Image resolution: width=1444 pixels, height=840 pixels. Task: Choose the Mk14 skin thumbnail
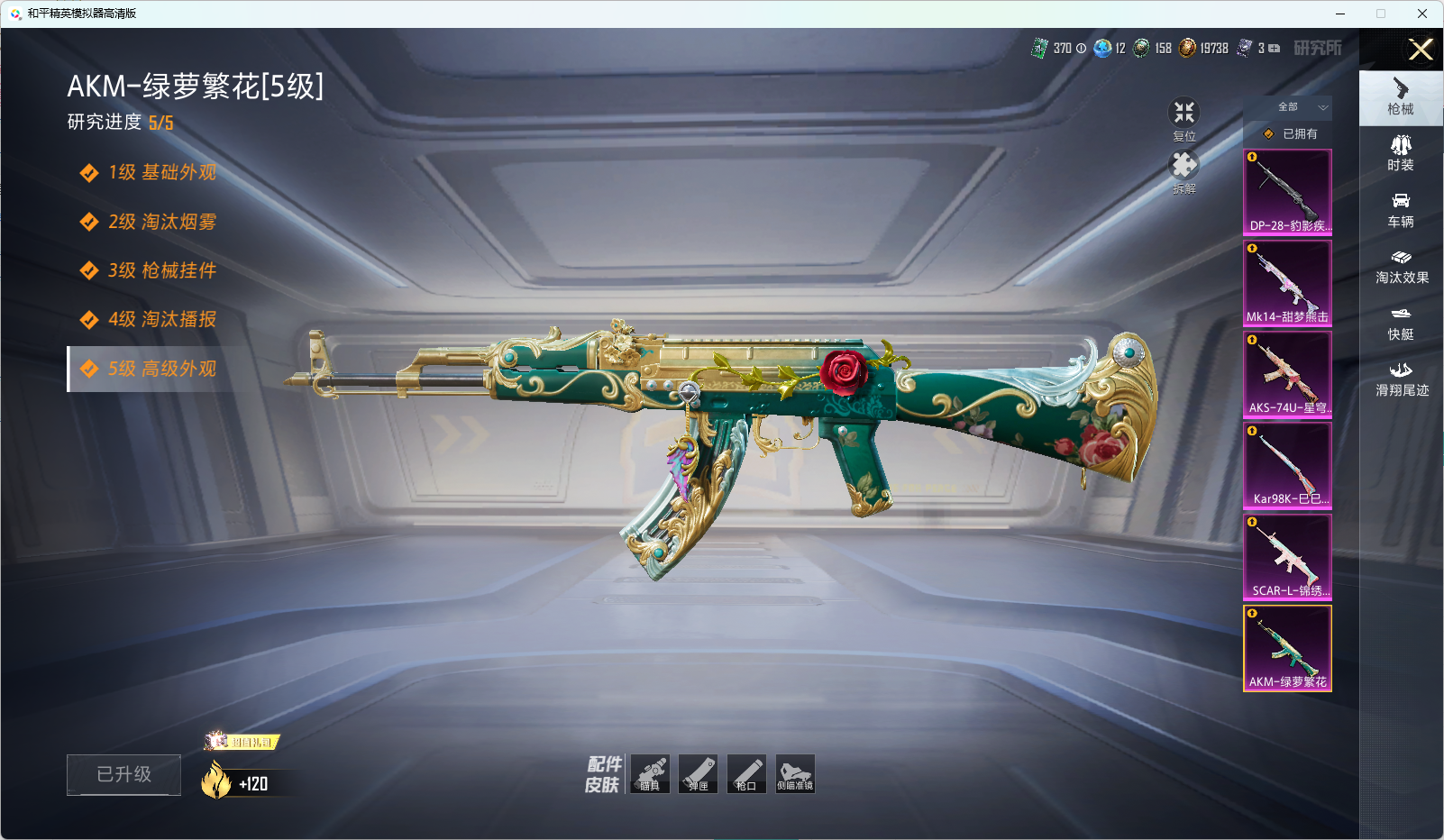1287,283
